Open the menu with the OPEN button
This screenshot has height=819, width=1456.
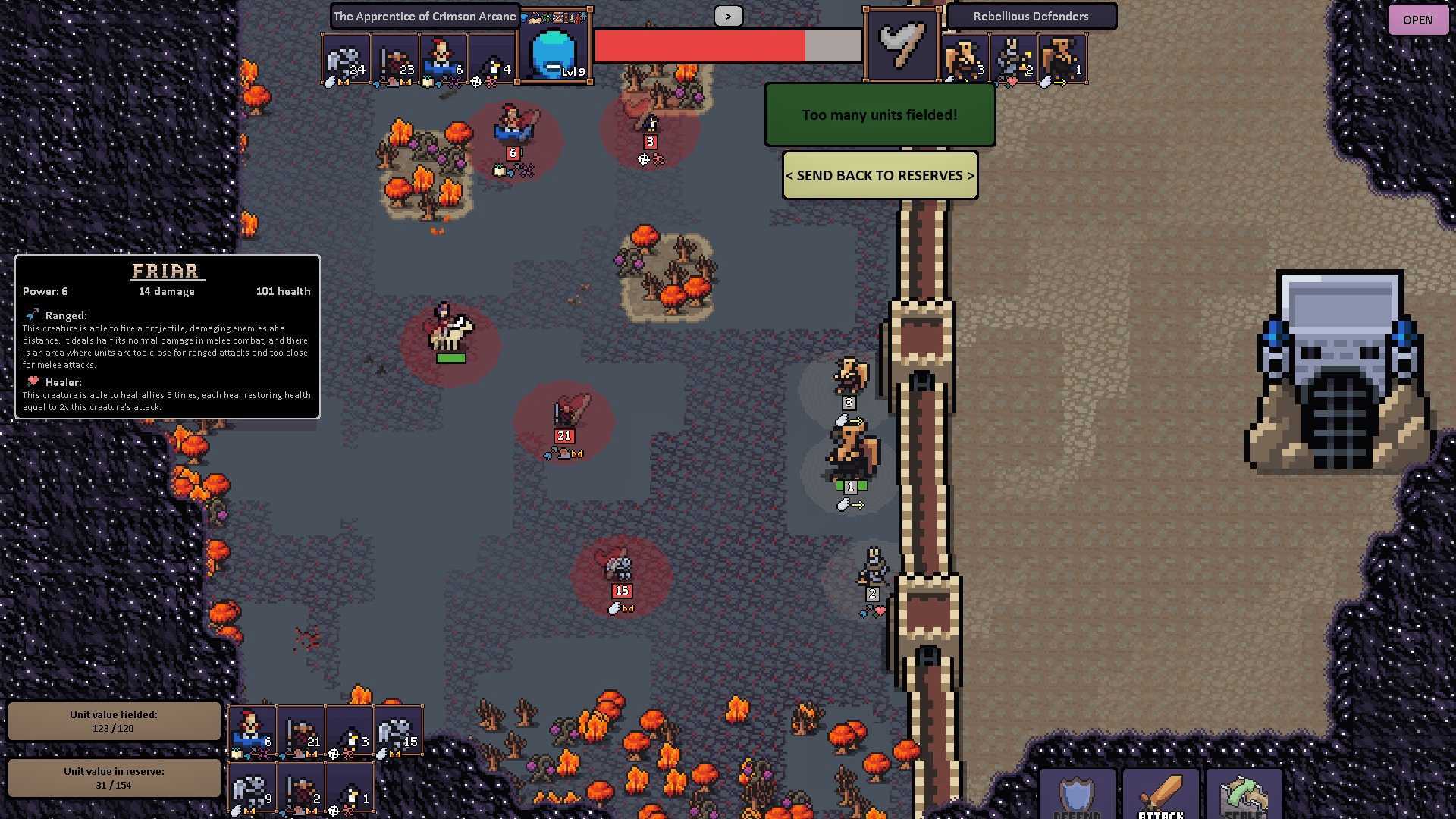coord(1417,20)
